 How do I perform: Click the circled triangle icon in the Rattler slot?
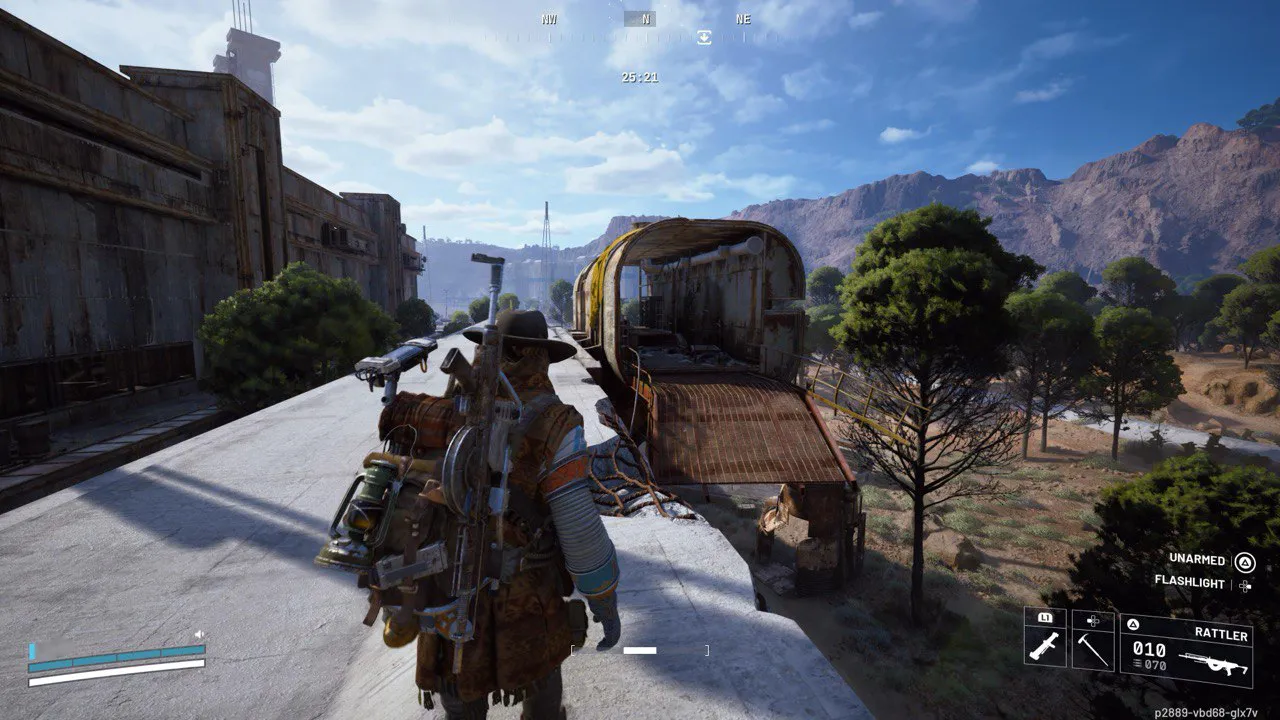click(x=1133, y=624)
